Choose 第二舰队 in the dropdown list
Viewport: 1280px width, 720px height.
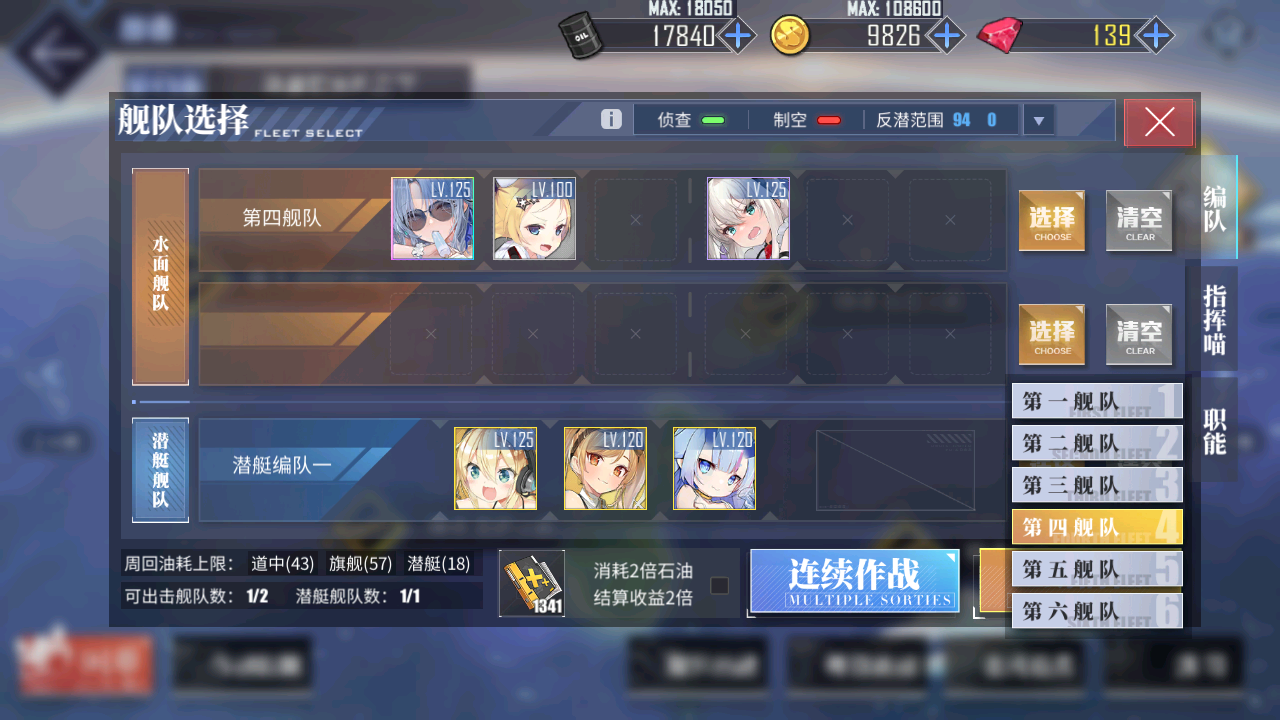click(1097, 443)
